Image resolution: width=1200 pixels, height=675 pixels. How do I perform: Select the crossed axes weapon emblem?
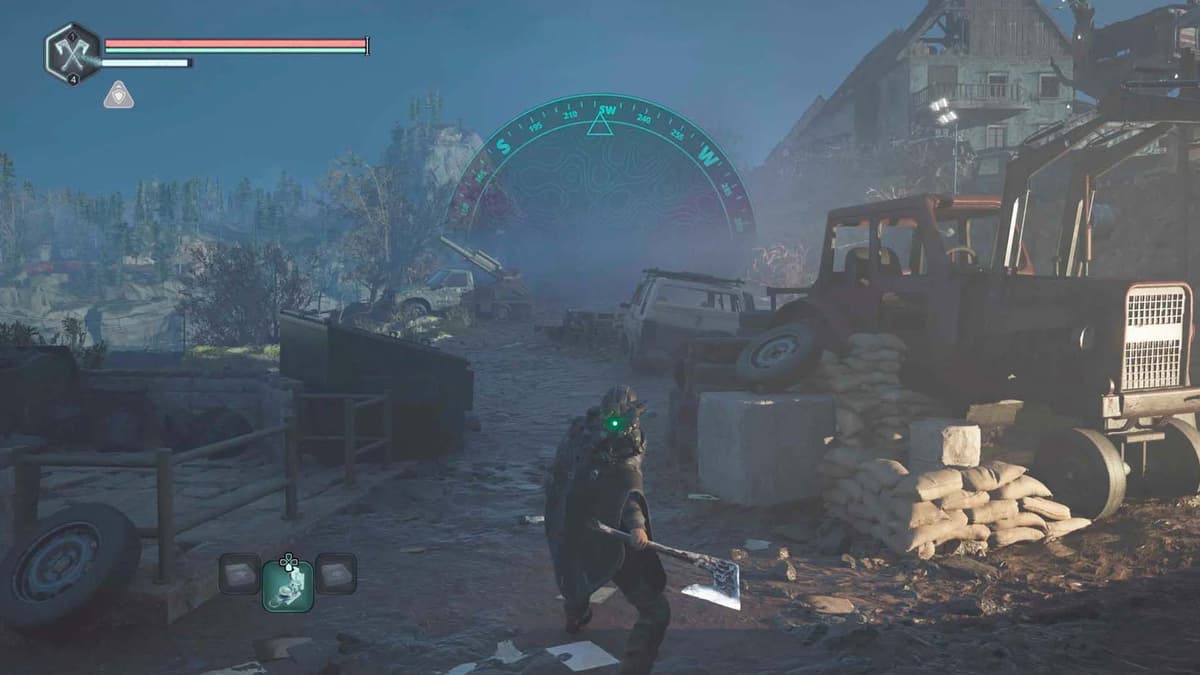point(72,53)
